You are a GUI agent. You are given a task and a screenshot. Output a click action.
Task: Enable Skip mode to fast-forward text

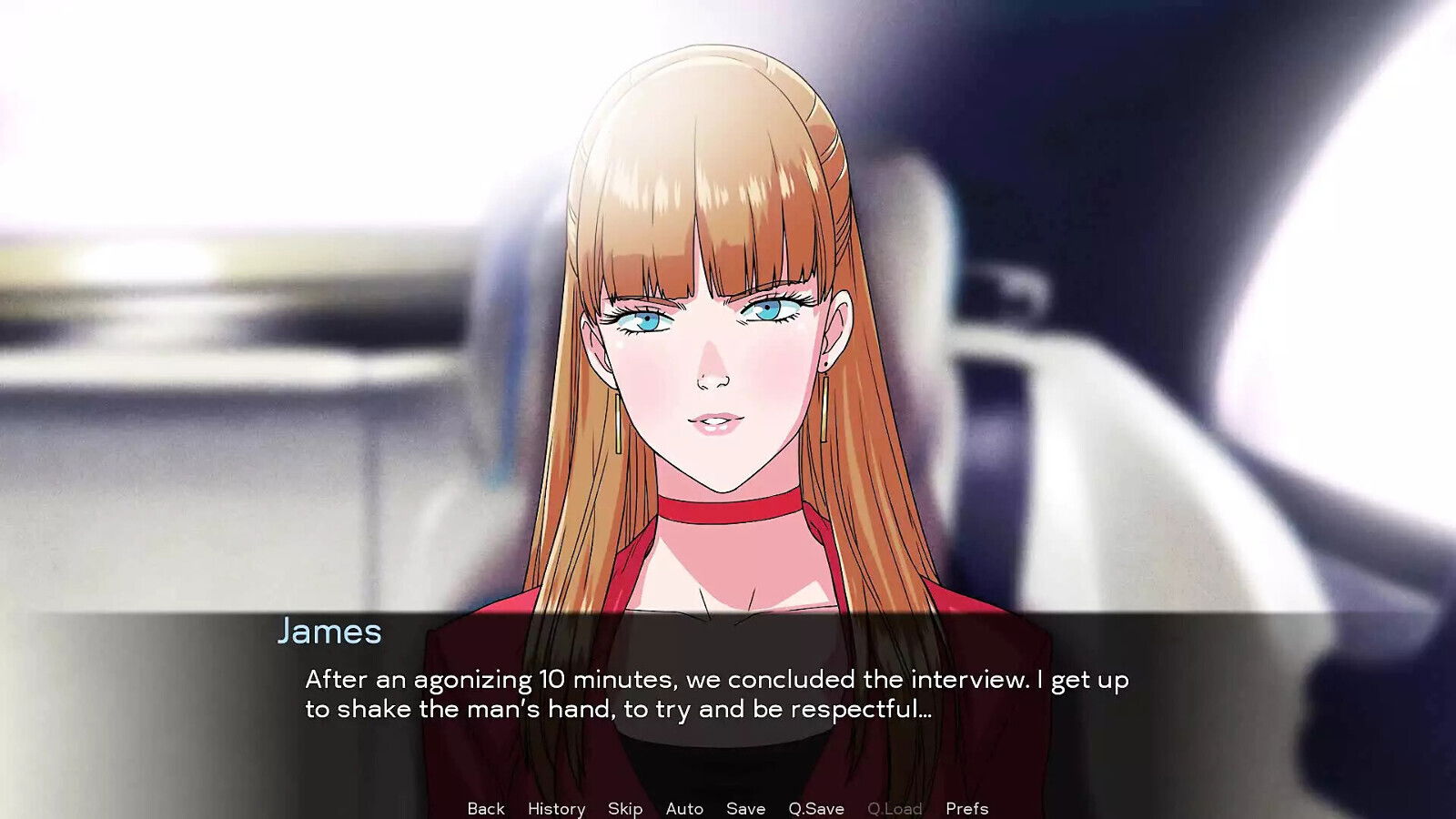point(623,808)
